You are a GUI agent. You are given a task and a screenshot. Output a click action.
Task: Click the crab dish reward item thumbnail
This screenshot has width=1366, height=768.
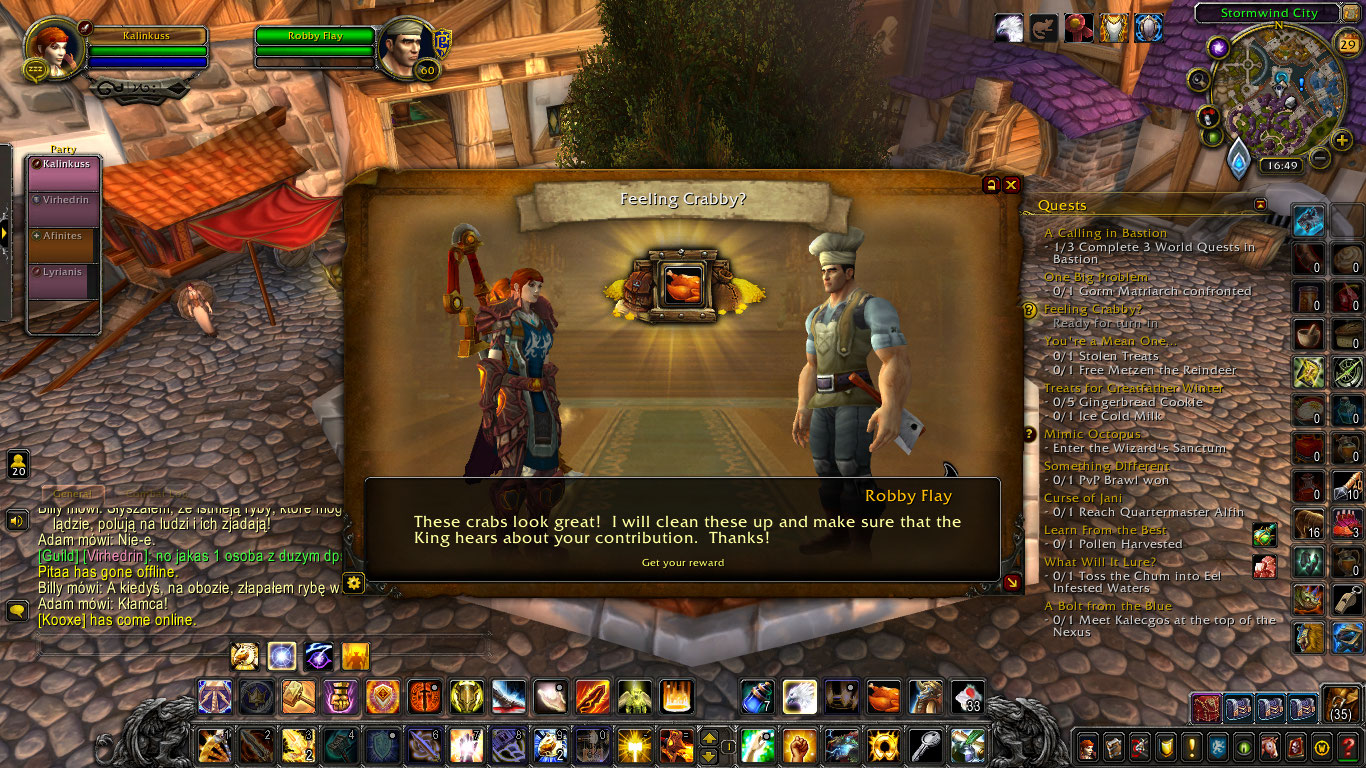point(683,283)
